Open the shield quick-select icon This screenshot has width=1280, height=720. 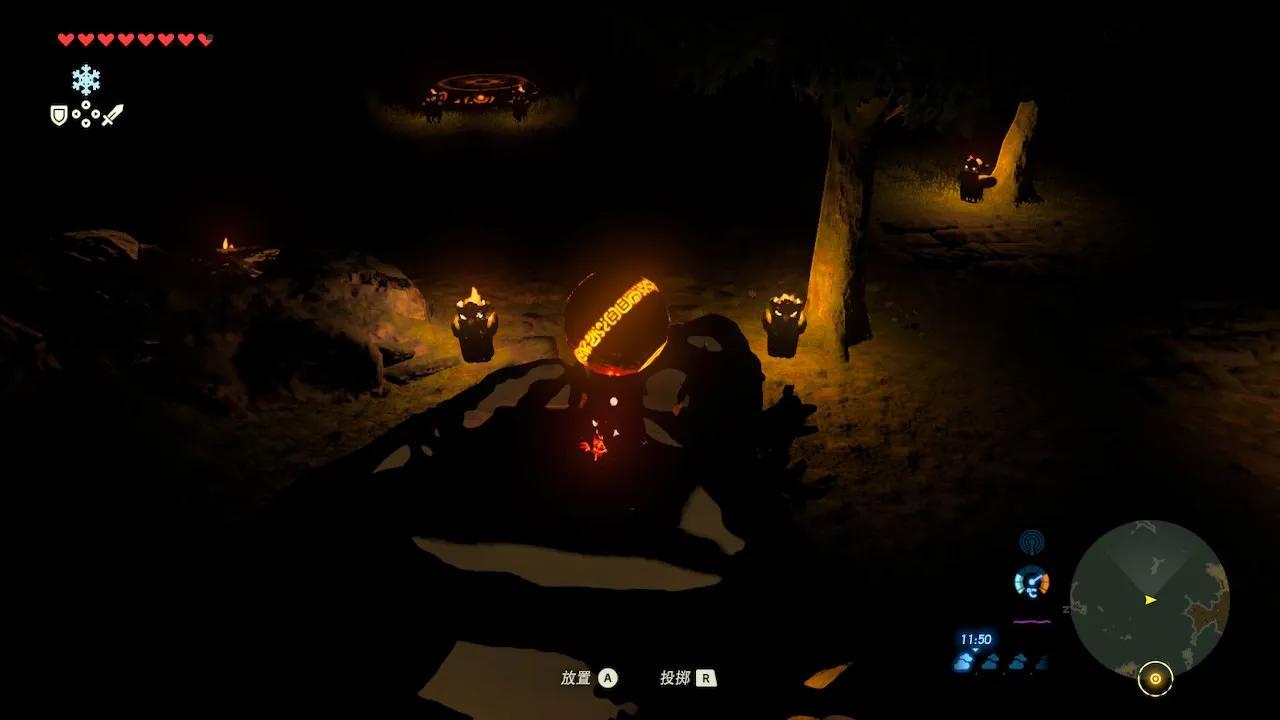59,116
